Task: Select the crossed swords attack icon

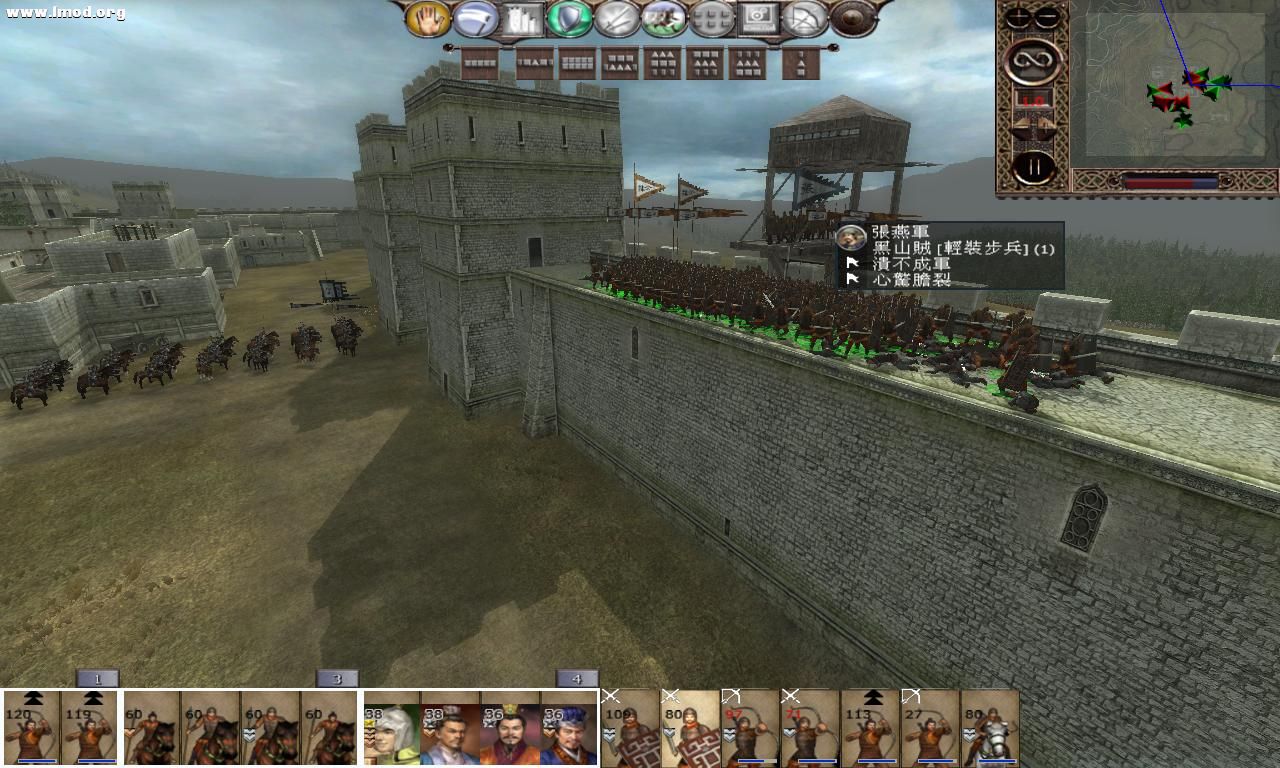Action: click(x=616, y=20)
